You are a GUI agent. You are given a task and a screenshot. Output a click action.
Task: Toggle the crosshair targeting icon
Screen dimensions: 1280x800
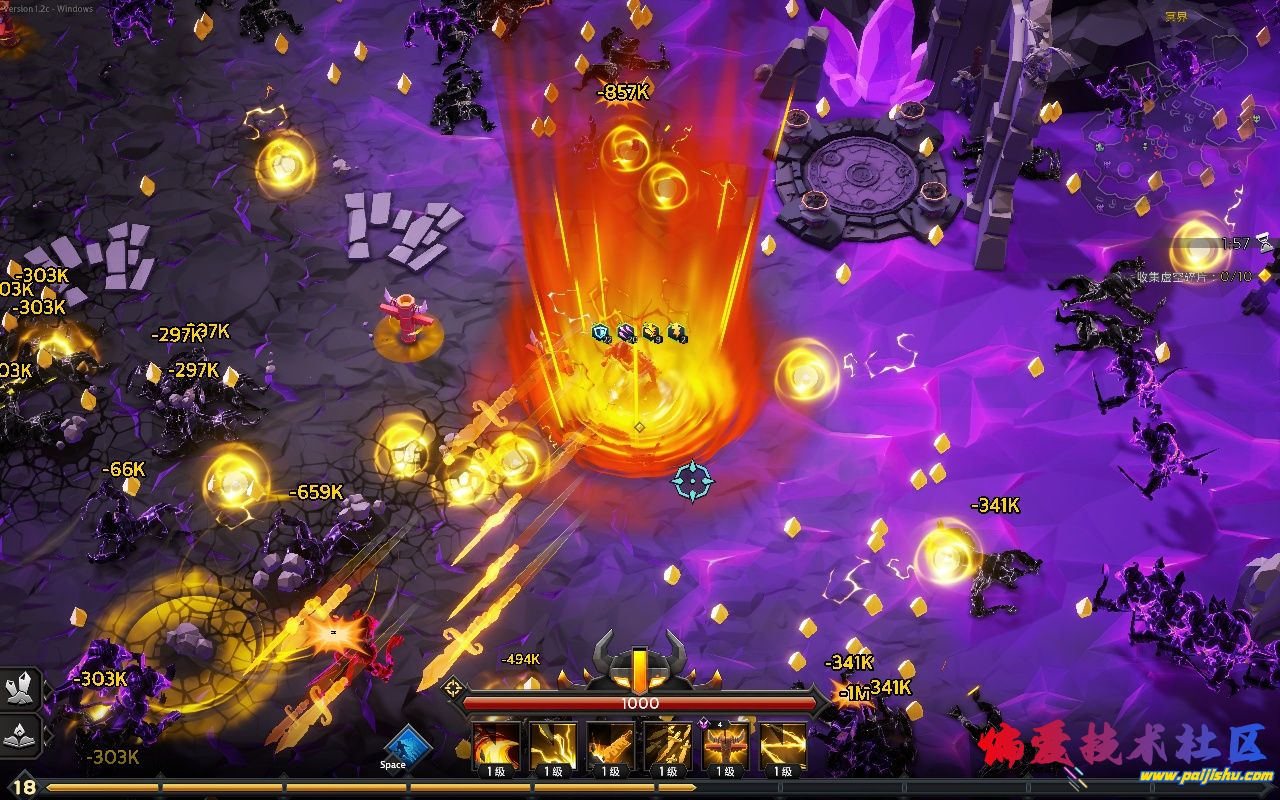pyautogui.click(x=453, y=687)
